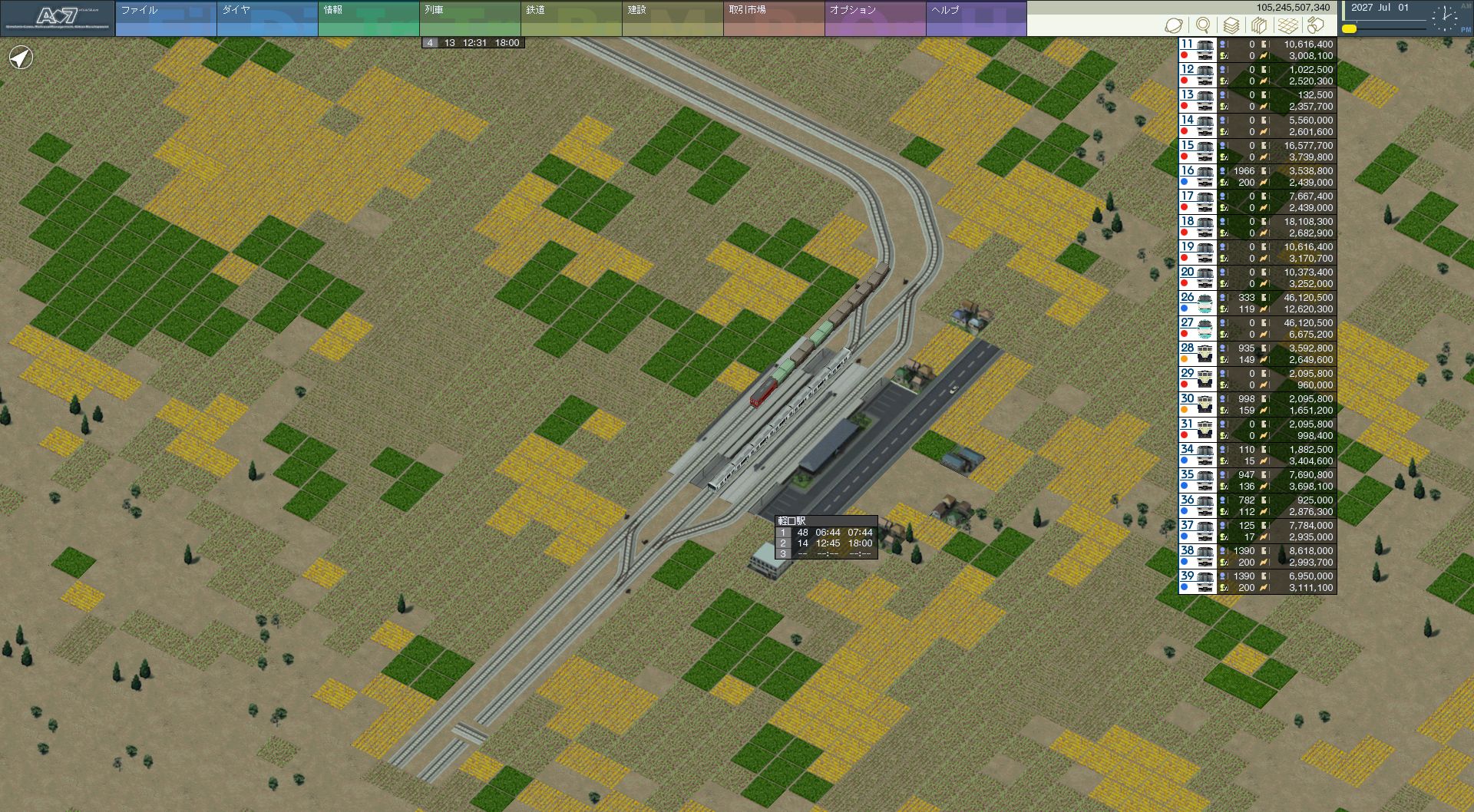1474x812 pixels.
Task: Click the stacked layers icon
Action: click(1231, 25)
